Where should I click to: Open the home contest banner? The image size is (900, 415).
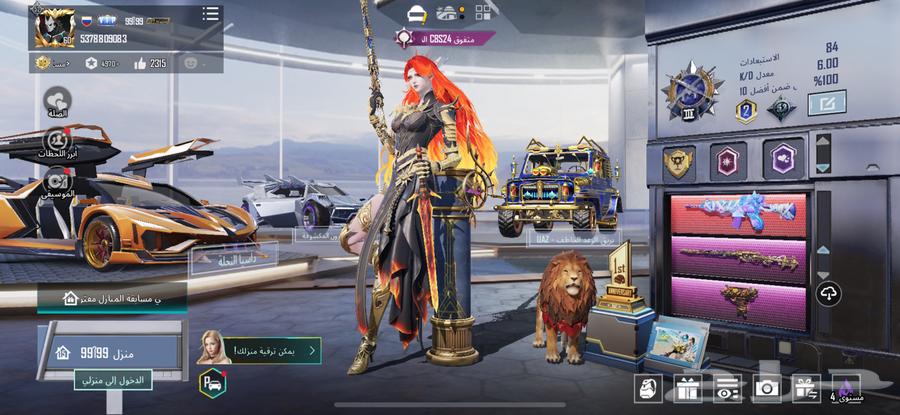[x=112, y=297]
